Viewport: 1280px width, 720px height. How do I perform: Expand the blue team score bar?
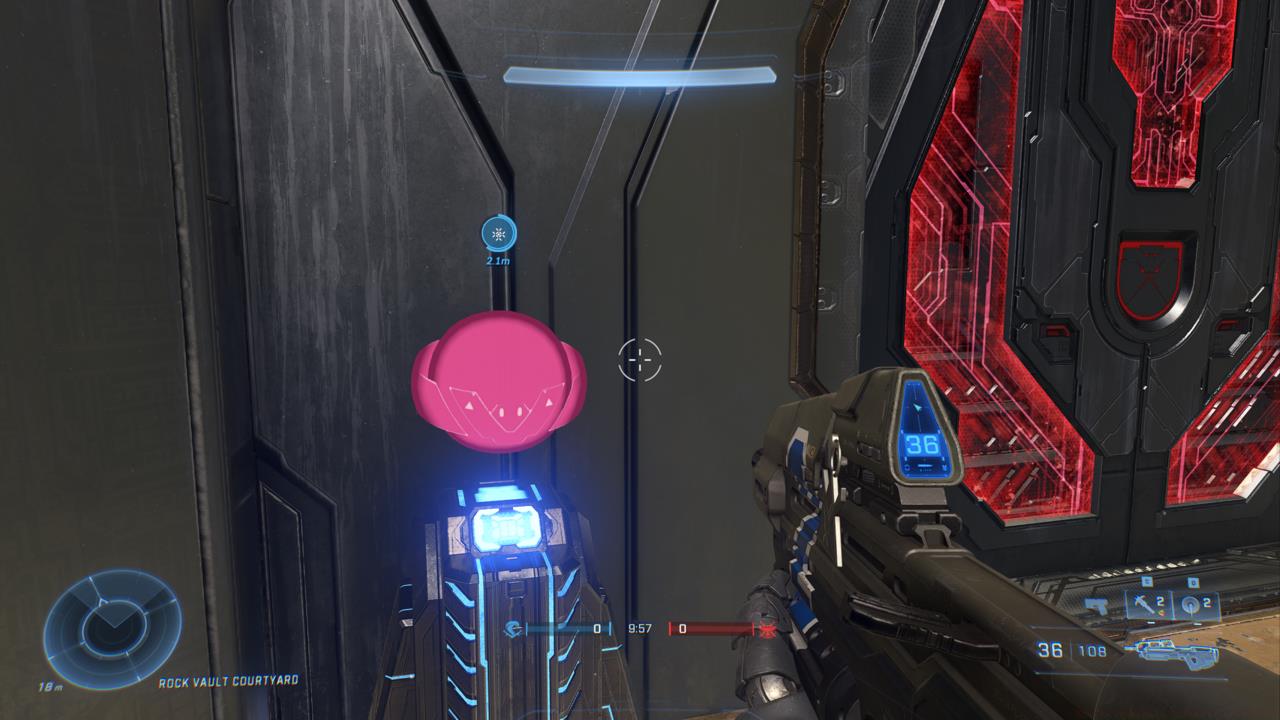point(566,629)
